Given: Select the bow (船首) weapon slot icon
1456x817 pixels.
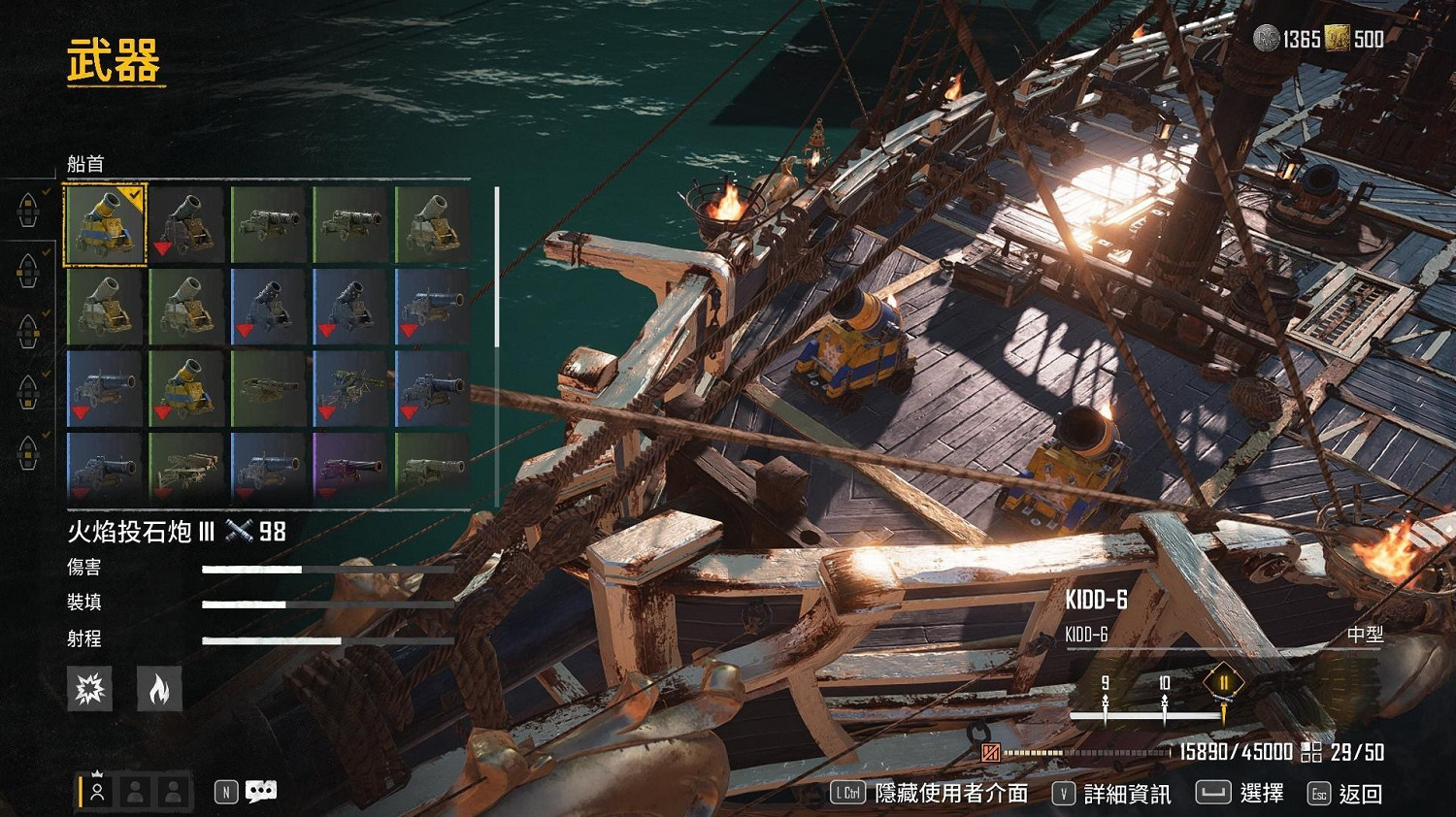Looking at the screenshot, I should (x=27, y=212).
